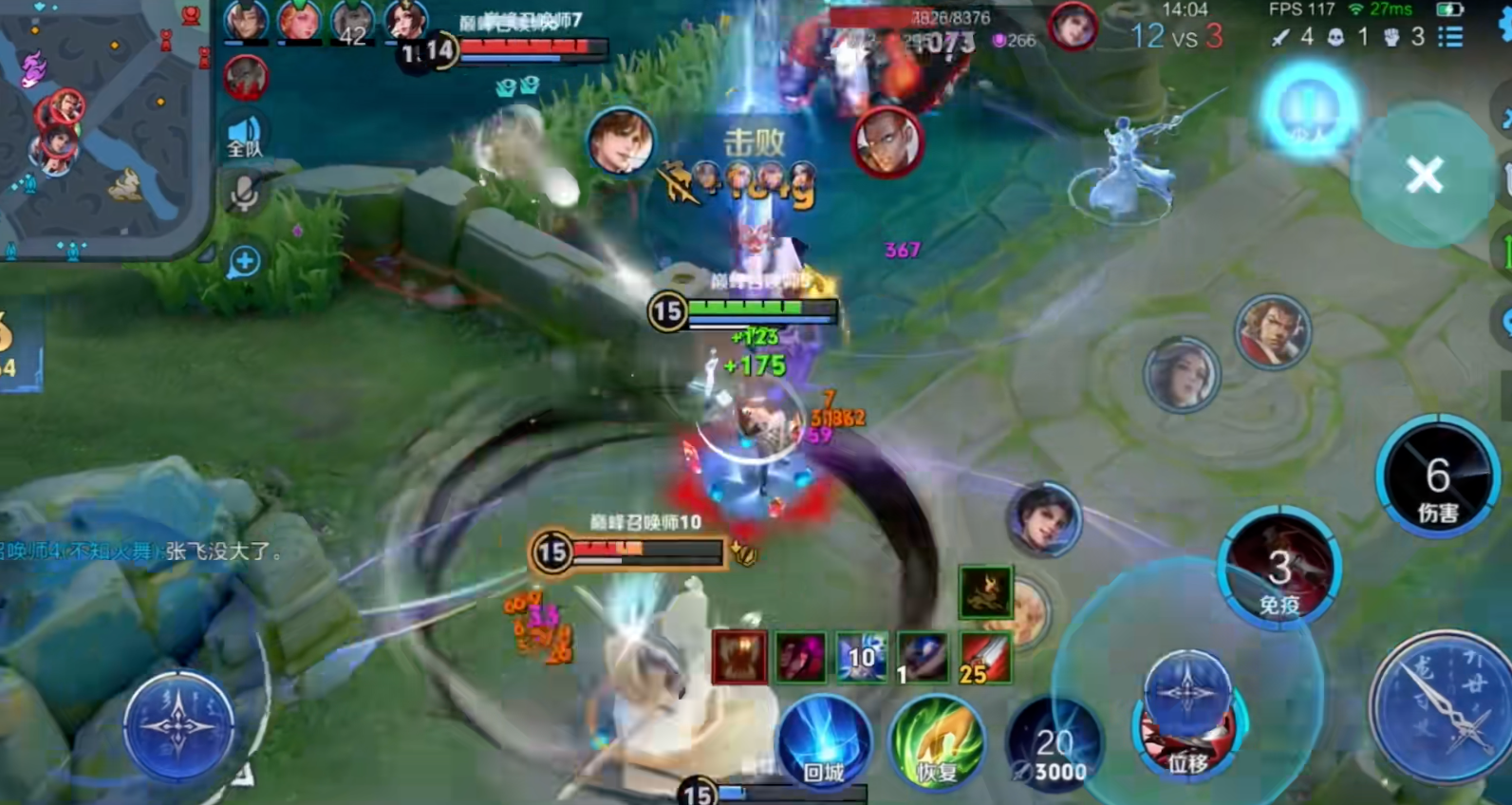Image resolution: width=1512 pixels, height=805 pixels.
Task: Use the 回城 recall skill
Action: (x=824, y=744)
